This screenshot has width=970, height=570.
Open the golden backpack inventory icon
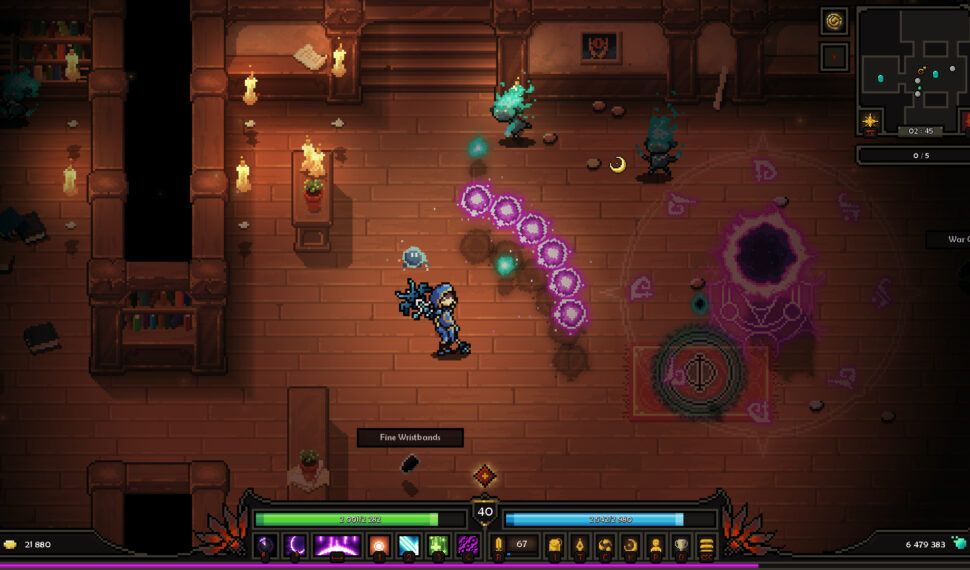click(x=553, y=545)
